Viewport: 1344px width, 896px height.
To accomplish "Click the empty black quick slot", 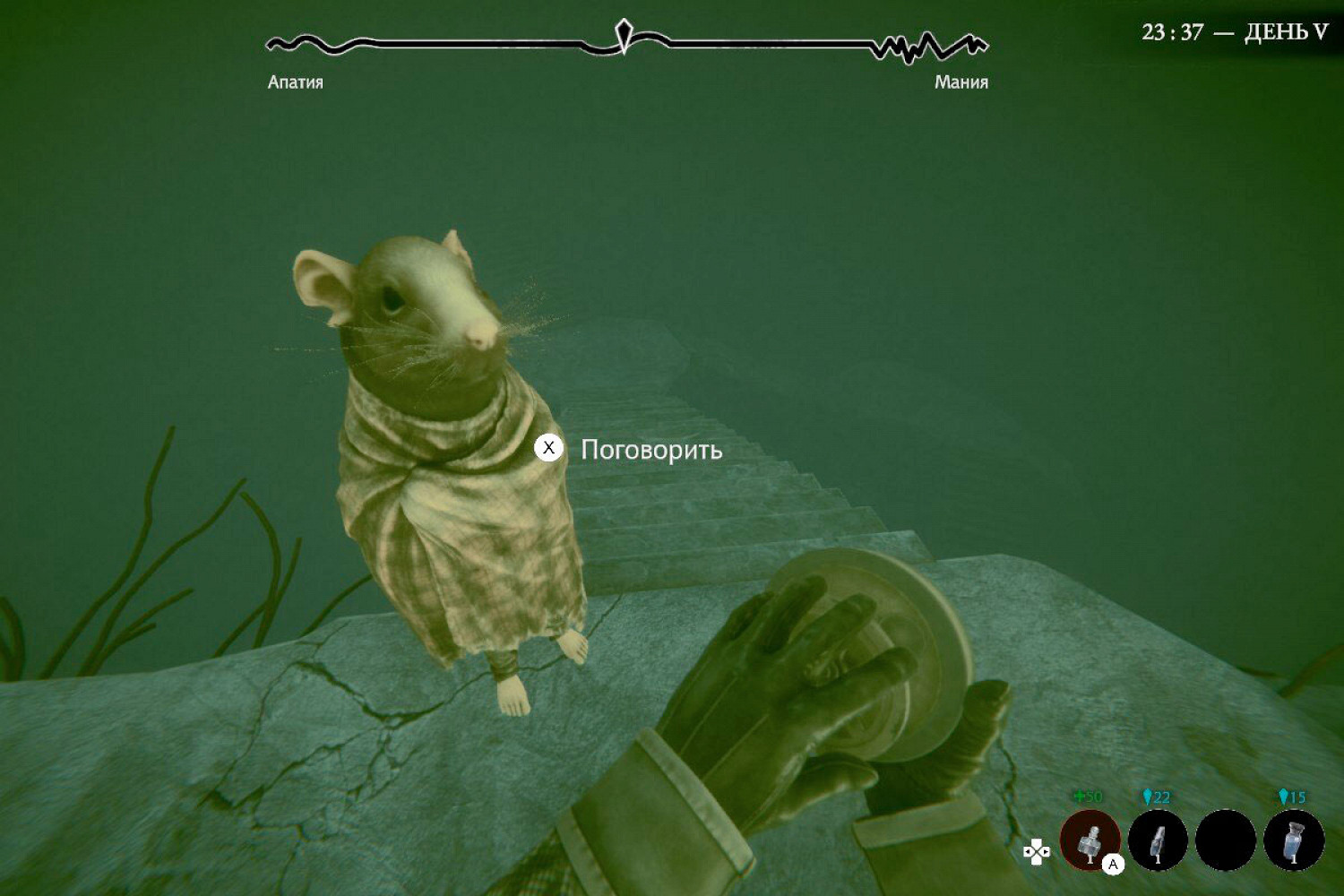I will pos(1226,840).
